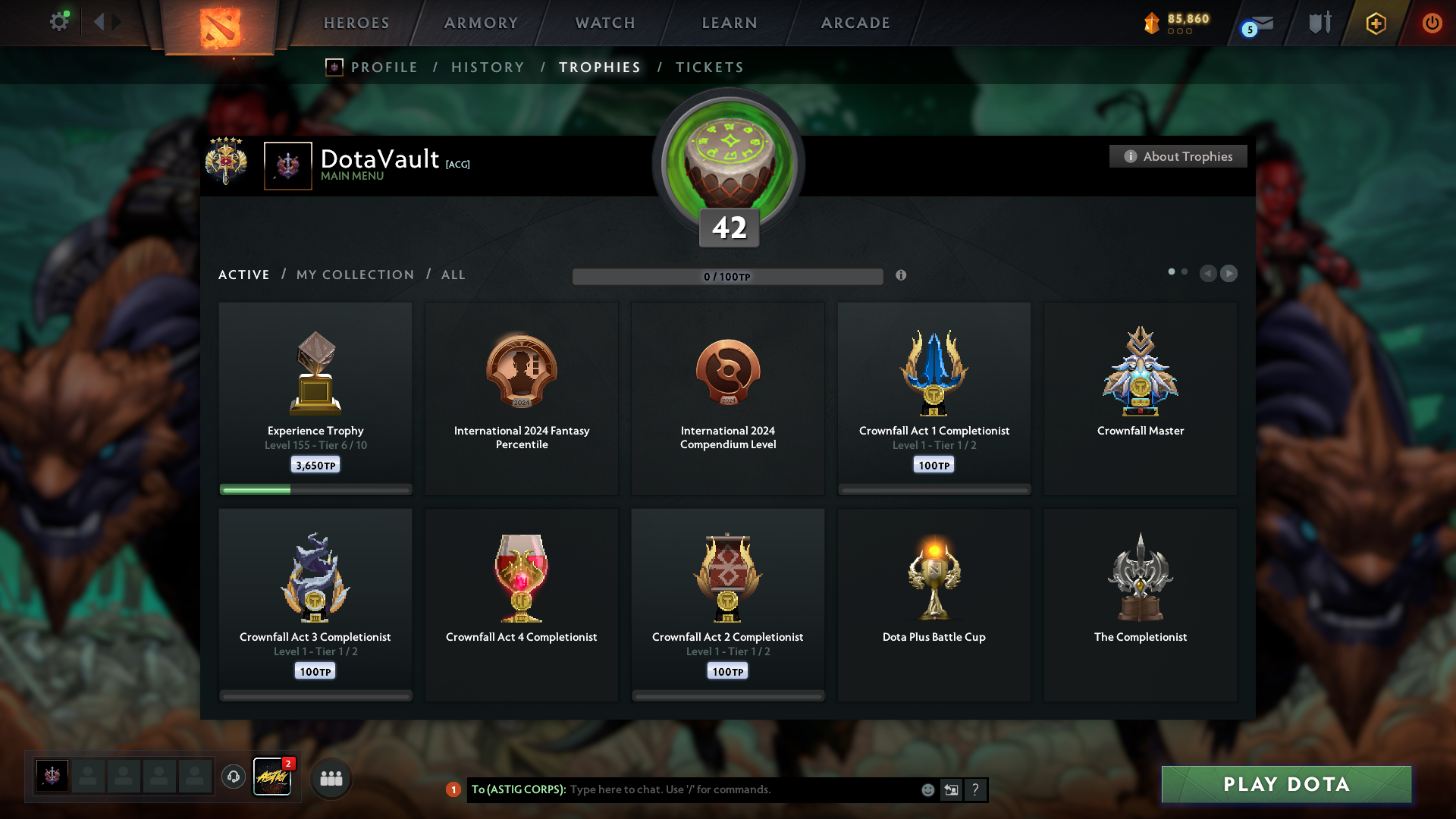The width and height of the screenshot is (1456, 819).
Task: Show the match History tab
Action: point(488,67)
